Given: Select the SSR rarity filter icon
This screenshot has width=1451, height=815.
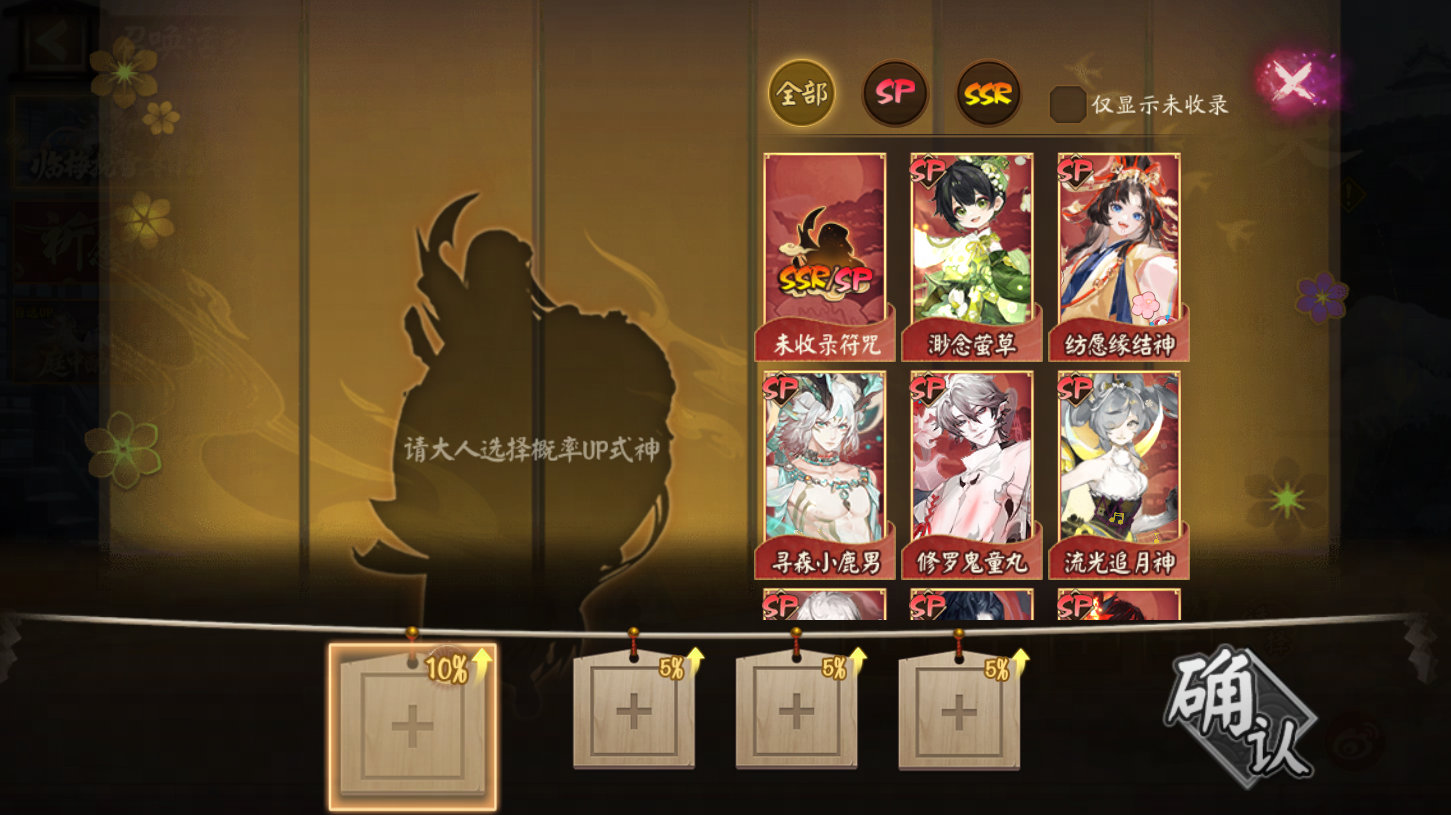Looking at the screenshot, I should pos(986,92).
